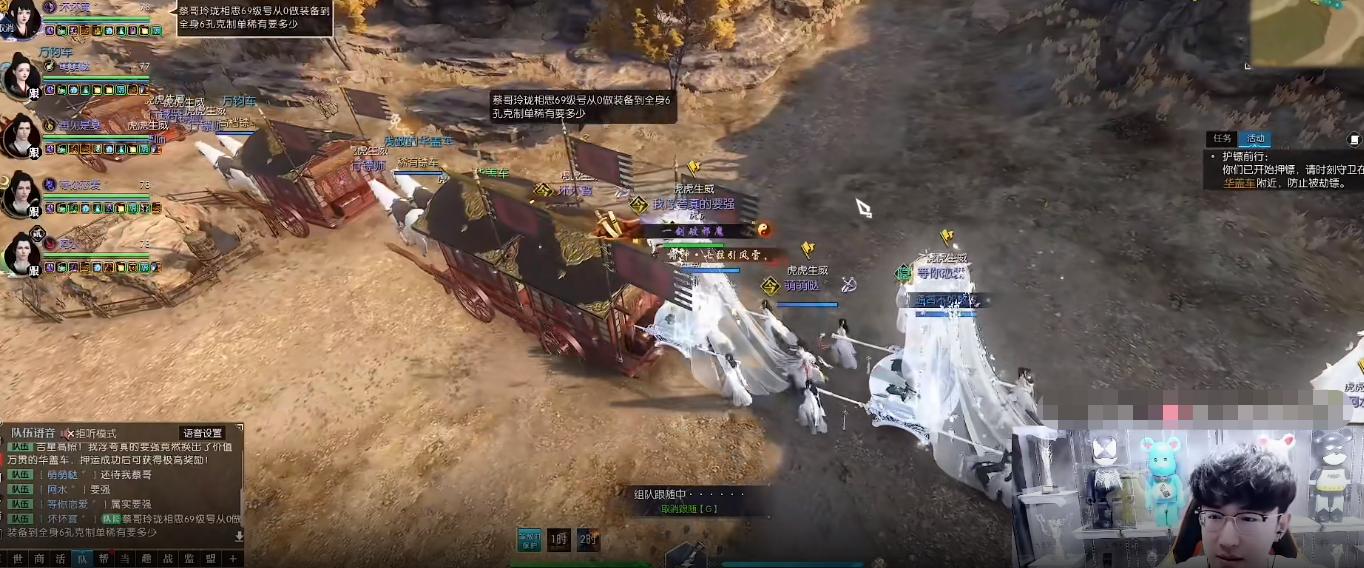Viewport: 1364px width, 568px height.
Task: Open the 帮 guild chat tab
Action: coord(103,559)
